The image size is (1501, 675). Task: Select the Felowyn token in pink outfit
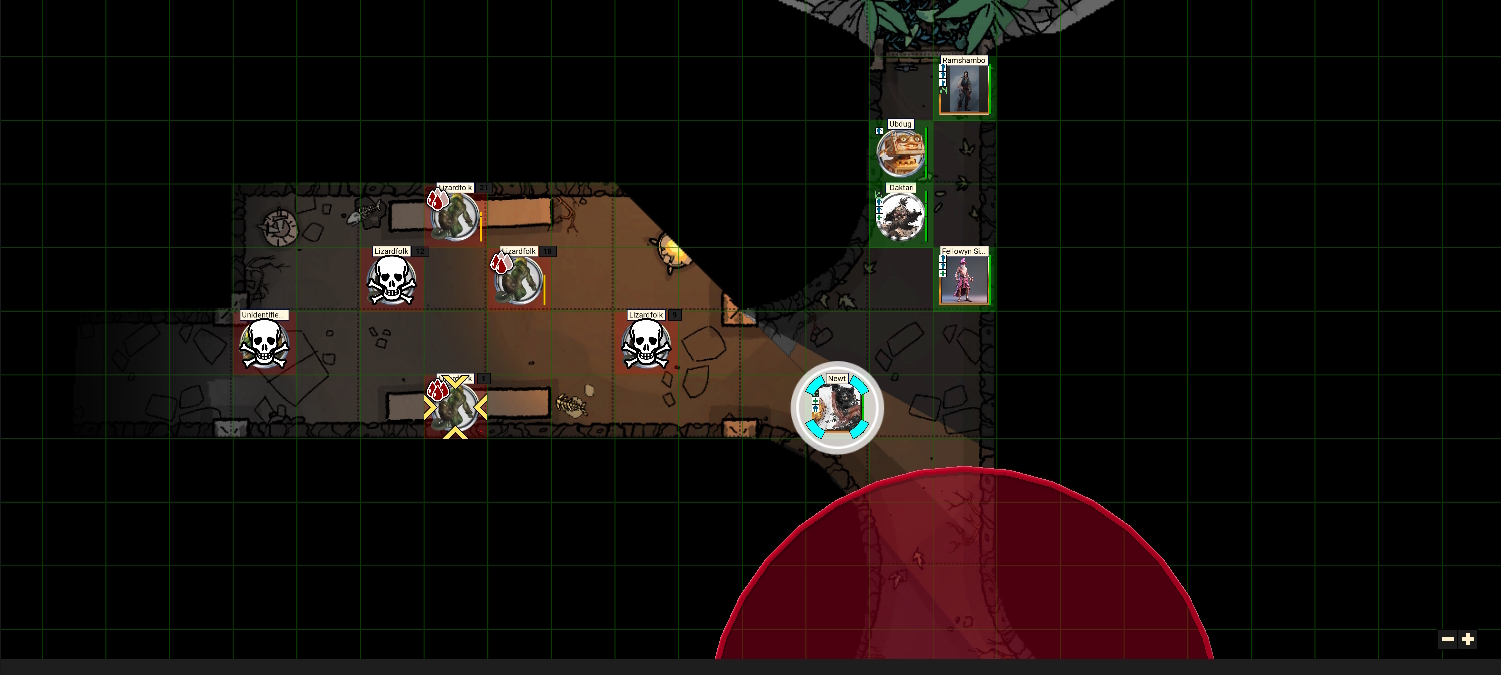coord(964,278)
